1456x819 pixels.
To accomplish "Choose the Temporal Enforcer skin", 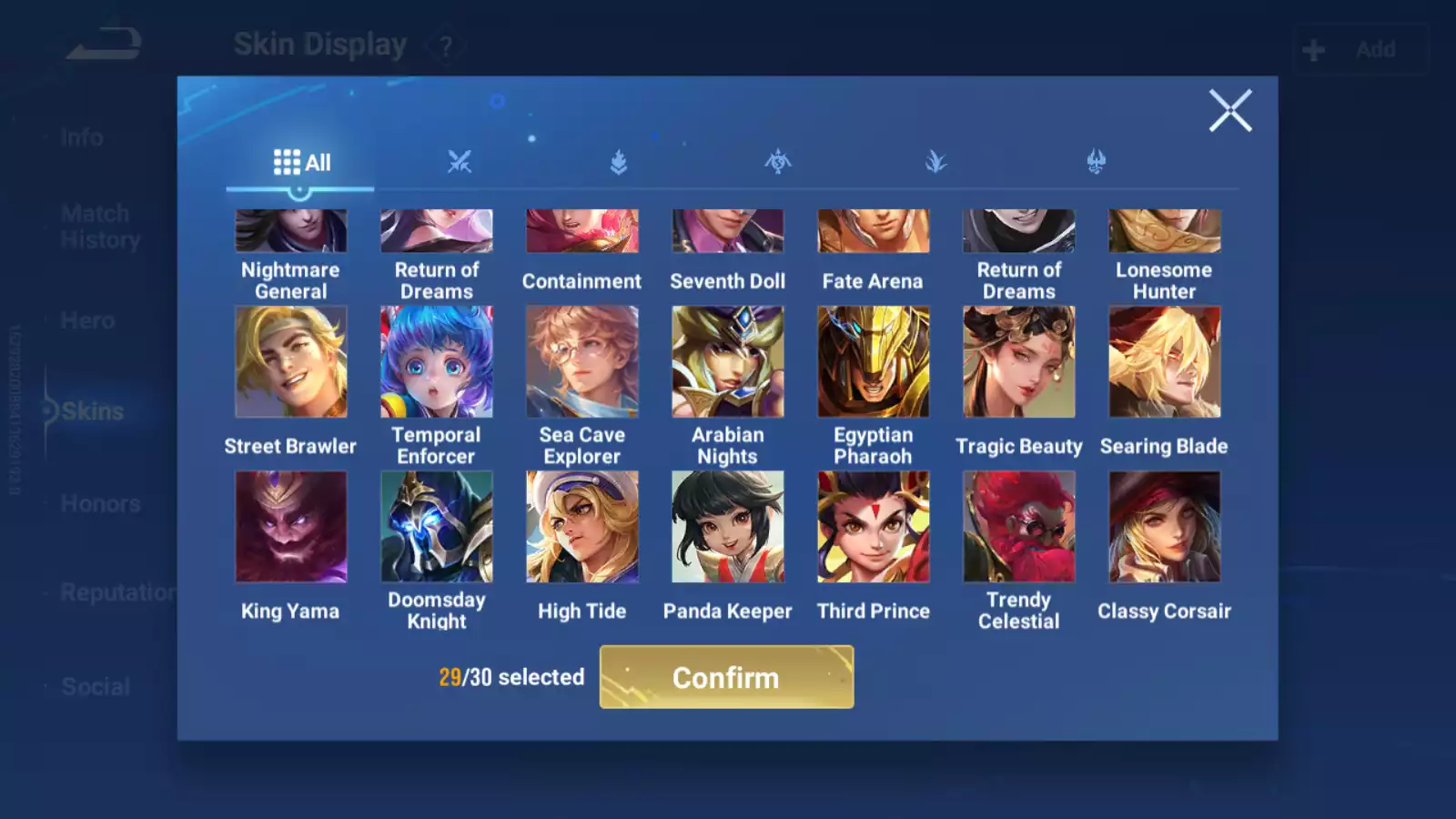I will (436, 362).
